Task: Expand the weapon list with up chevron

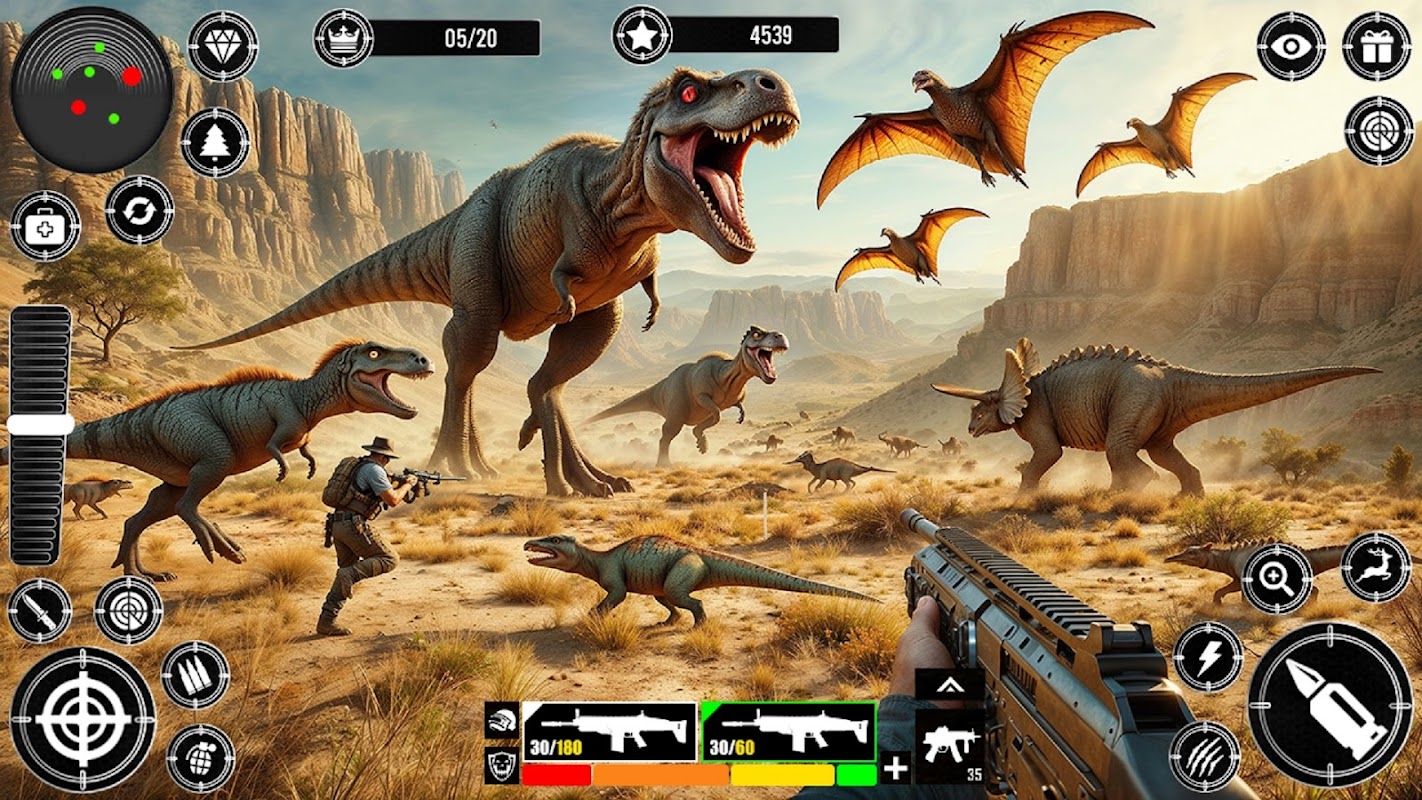Action: [x=948, y=684]
